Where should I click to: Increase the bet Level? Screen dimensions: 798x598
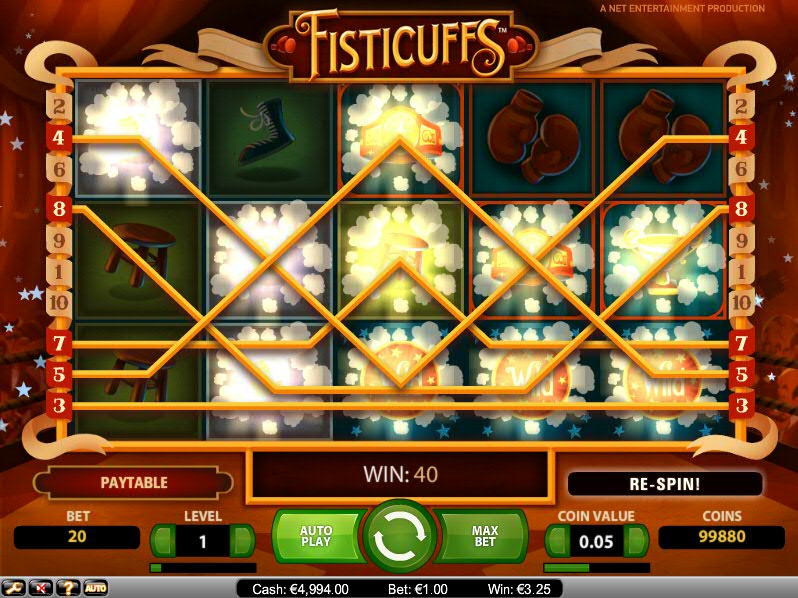[x=243, y=541]
